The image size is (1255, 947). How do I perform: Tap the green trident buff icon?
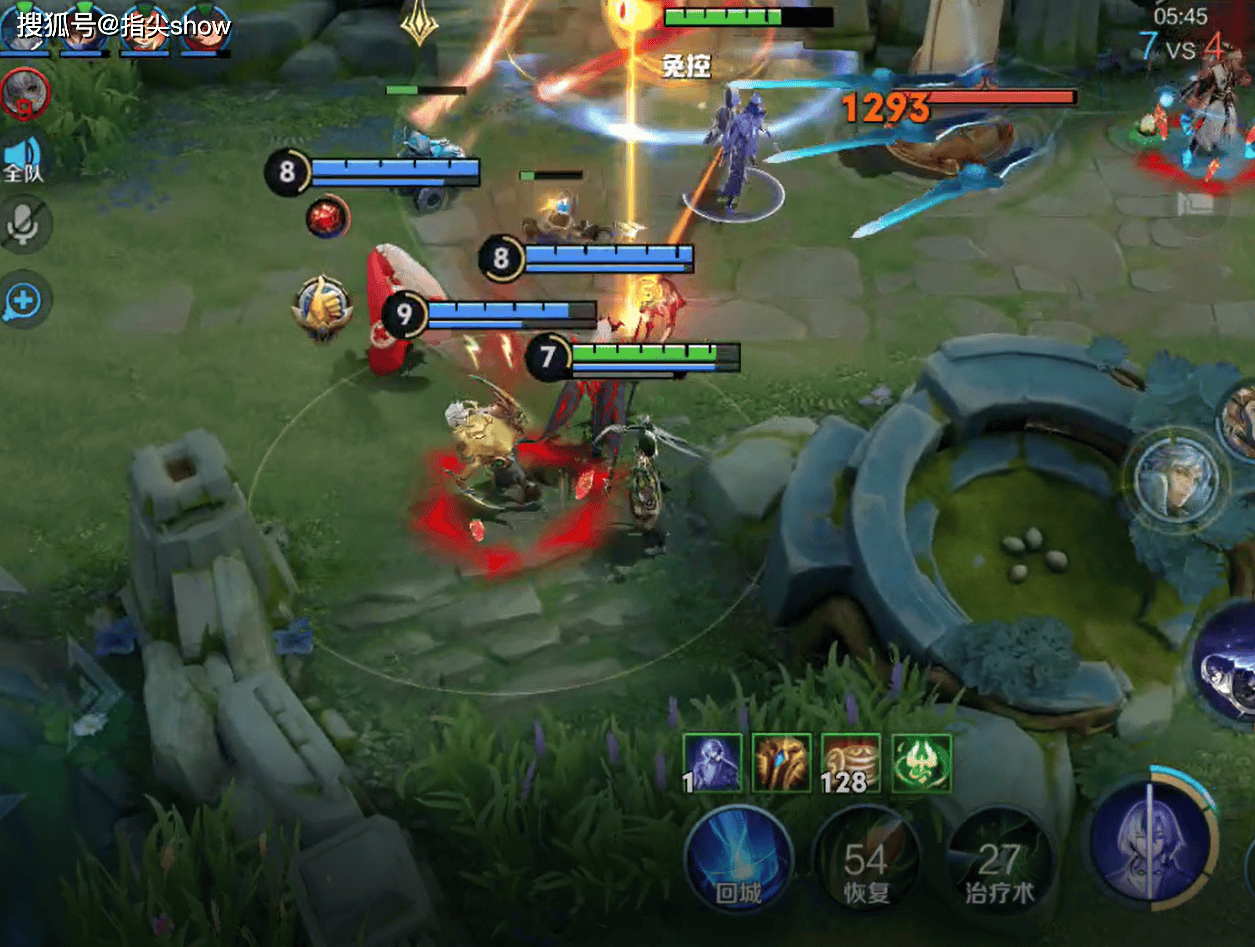(921, 763)
